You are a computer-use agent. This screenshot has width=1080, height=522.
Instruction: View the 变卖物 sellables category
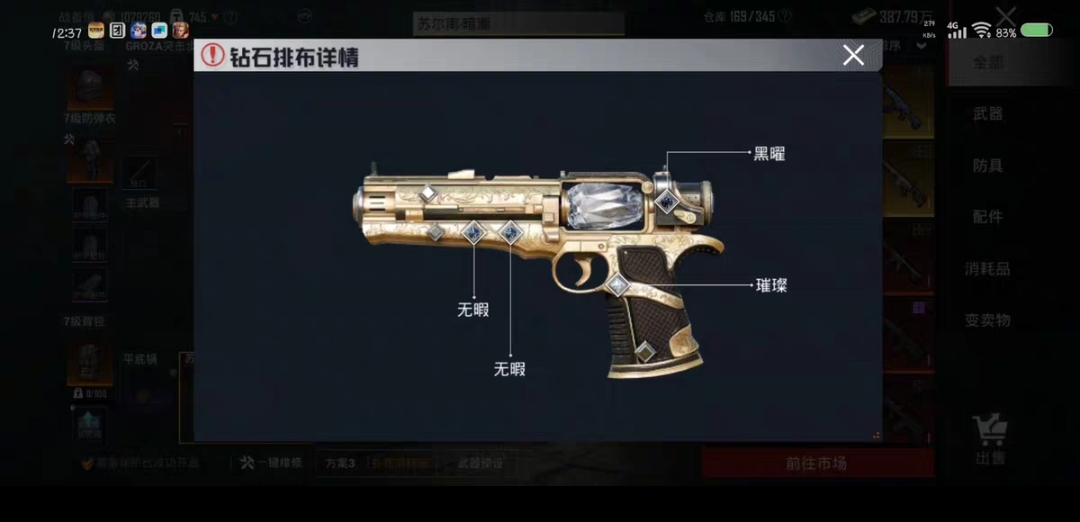point(988,321)
